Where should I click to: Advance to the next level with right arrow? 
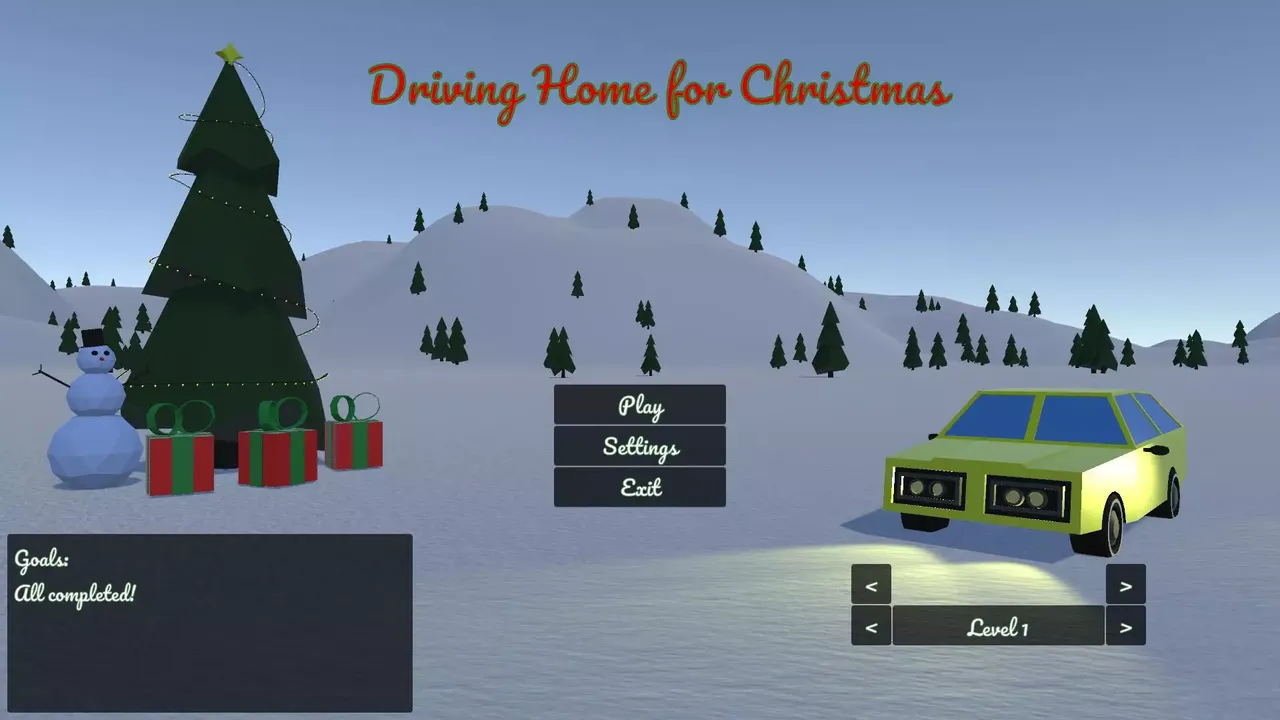tap(1125, 626)
